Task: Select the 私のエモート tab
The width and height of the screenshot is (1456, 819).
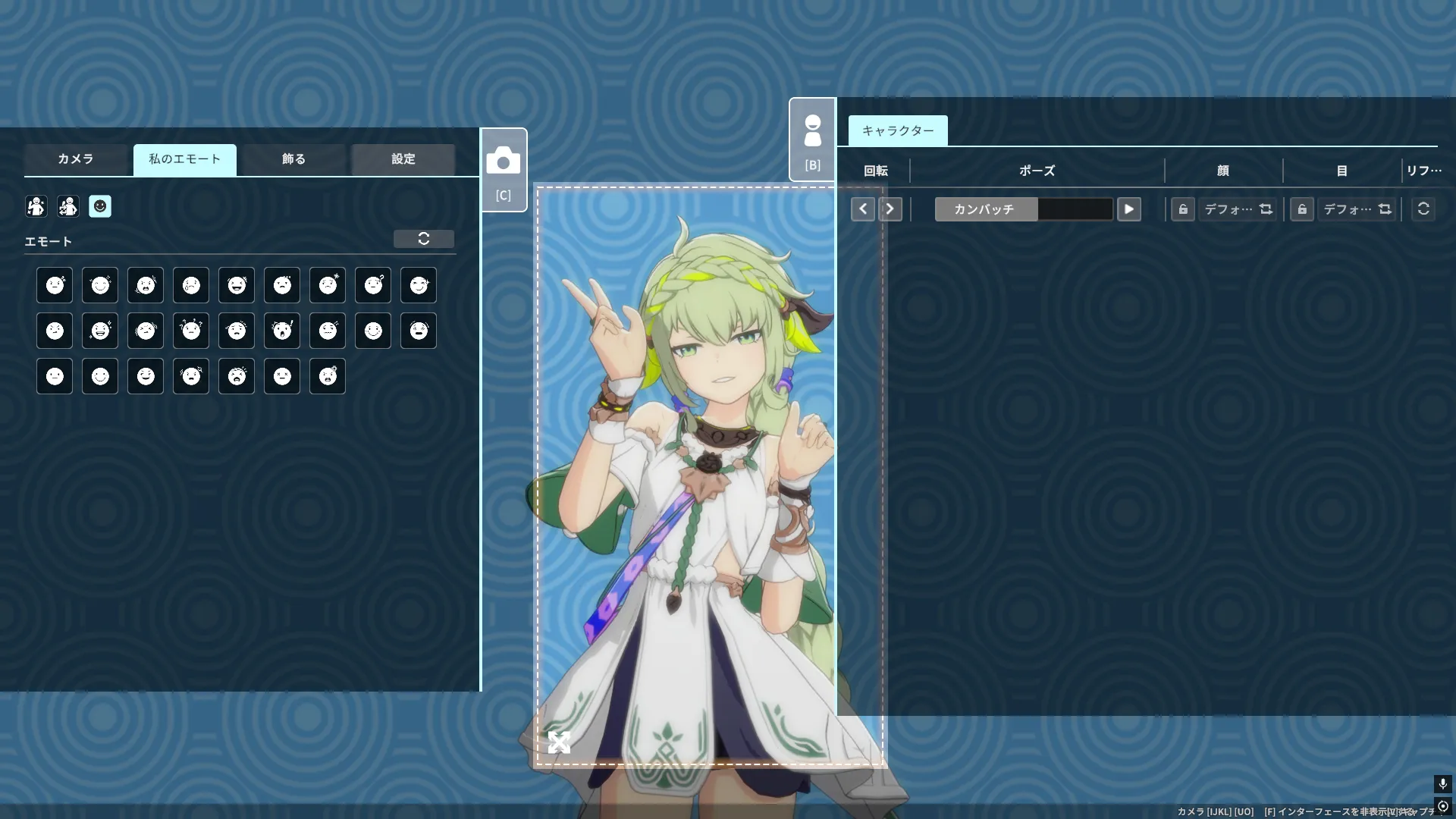Action: [x=184, y=159]
